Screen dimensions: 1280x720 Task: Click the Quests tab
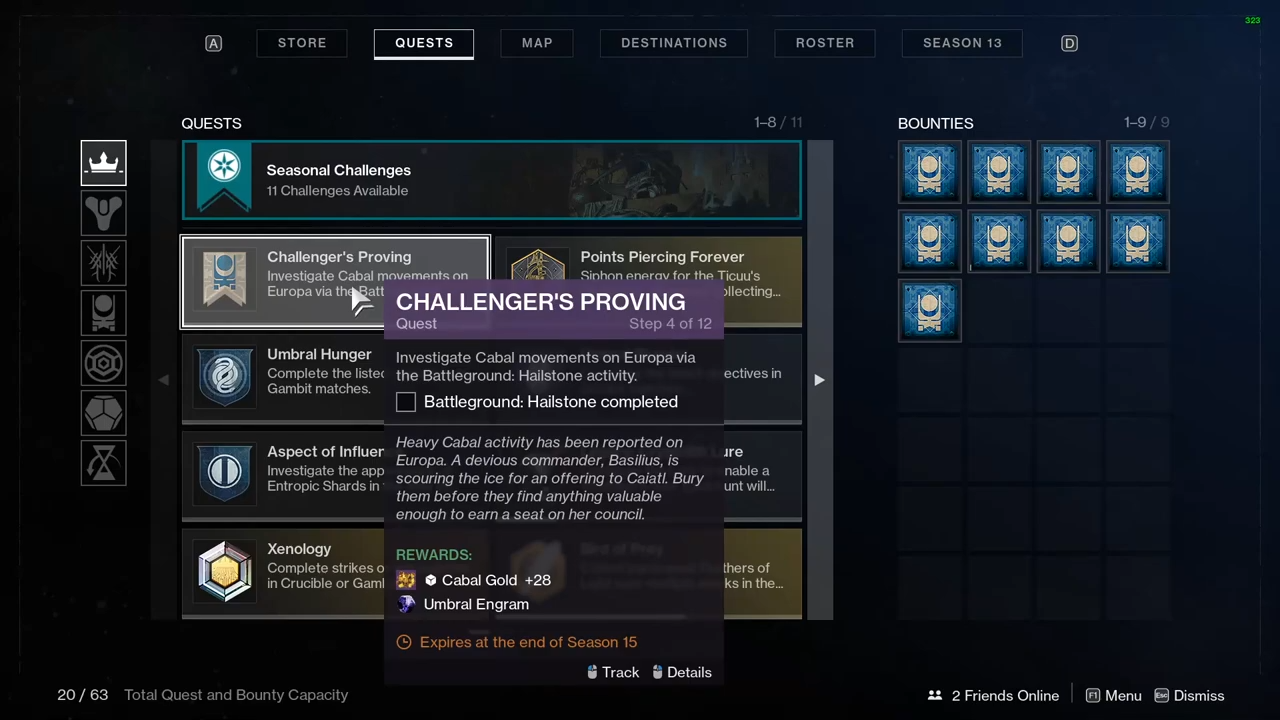[x=424, y=43]
